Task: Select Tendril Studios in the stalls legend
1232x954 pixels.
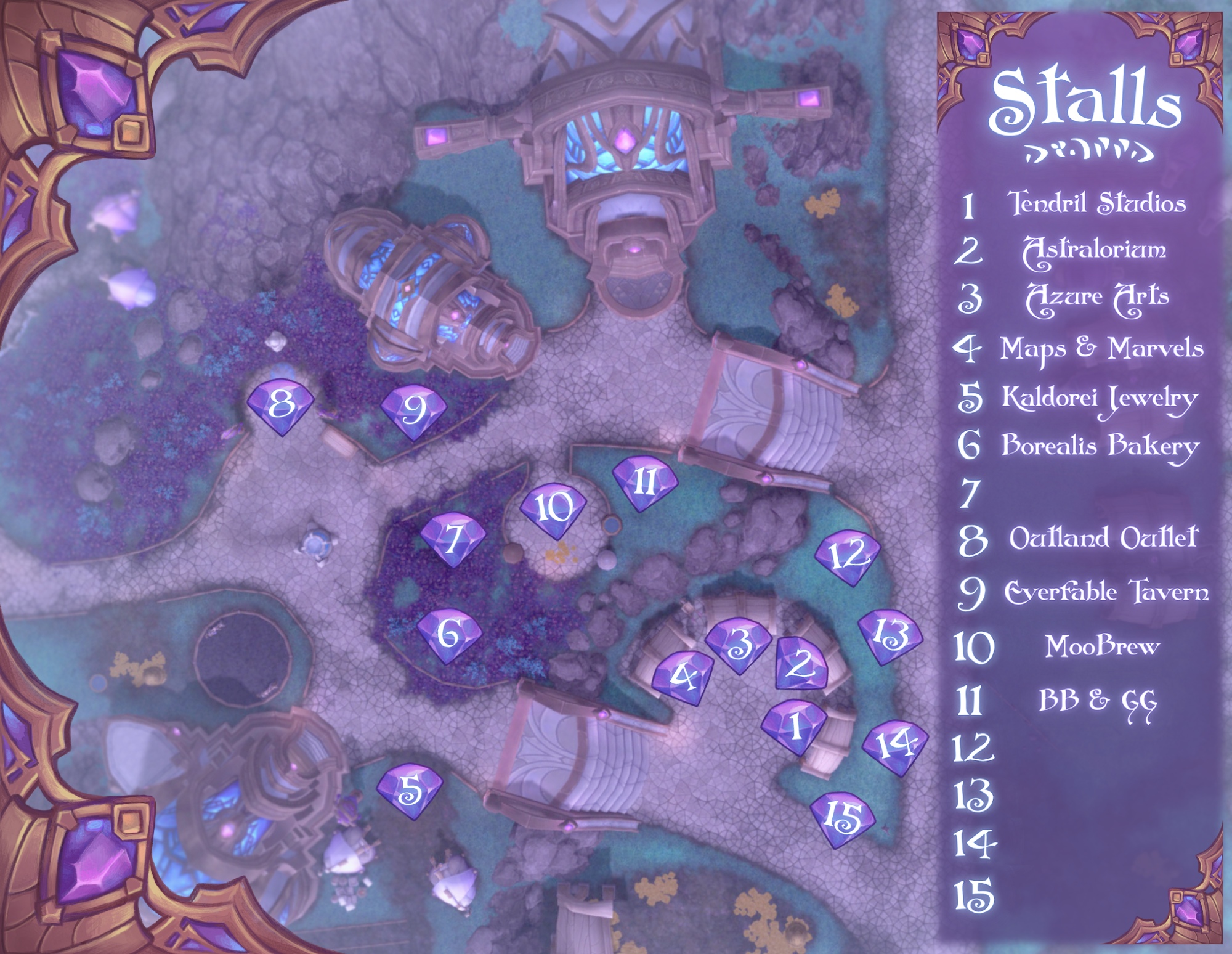Action: (1096, 203)
